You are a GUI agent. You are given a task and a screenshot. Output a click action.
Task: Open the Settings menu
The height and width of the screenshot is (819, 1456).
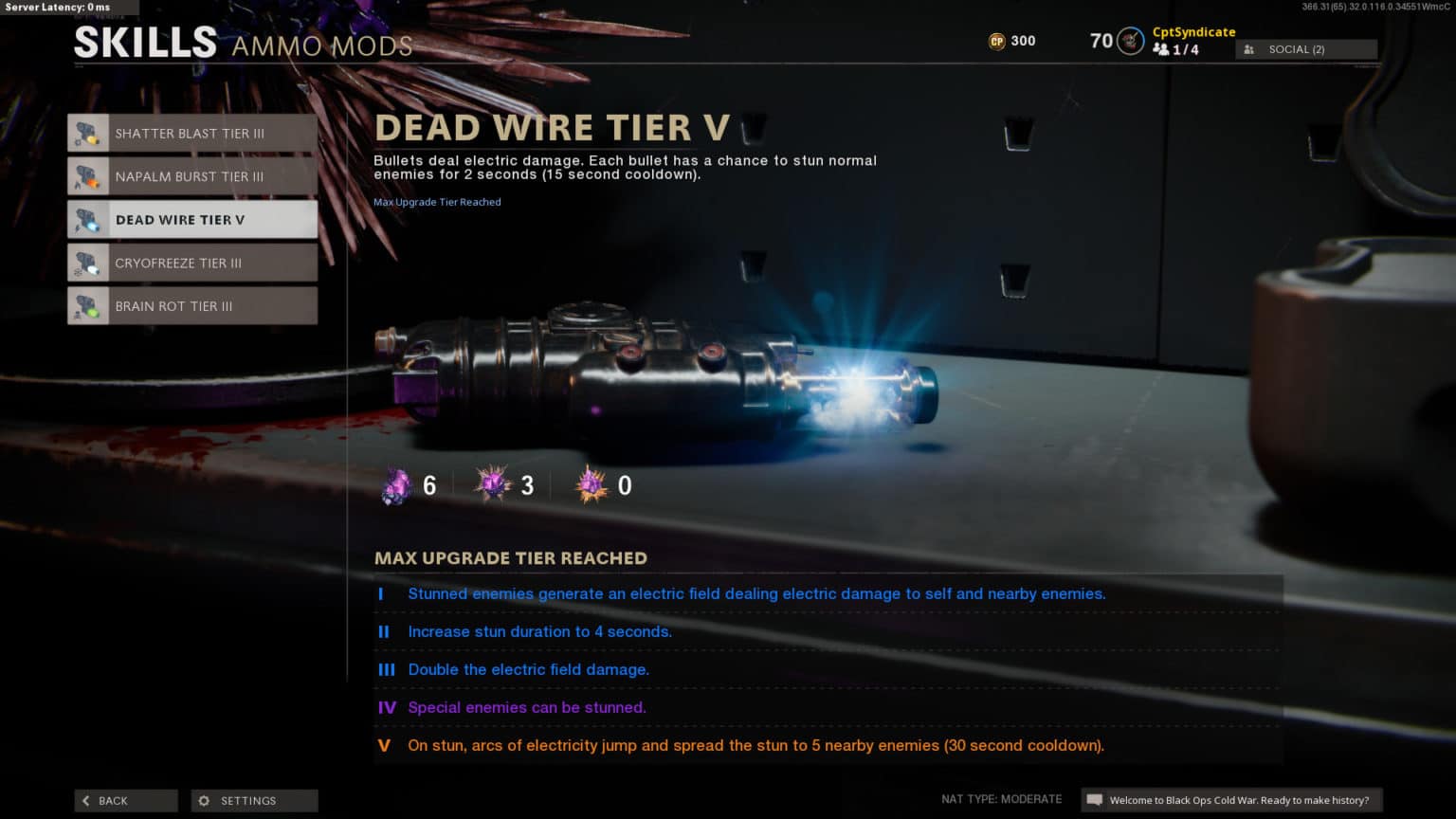coord(254,800)
